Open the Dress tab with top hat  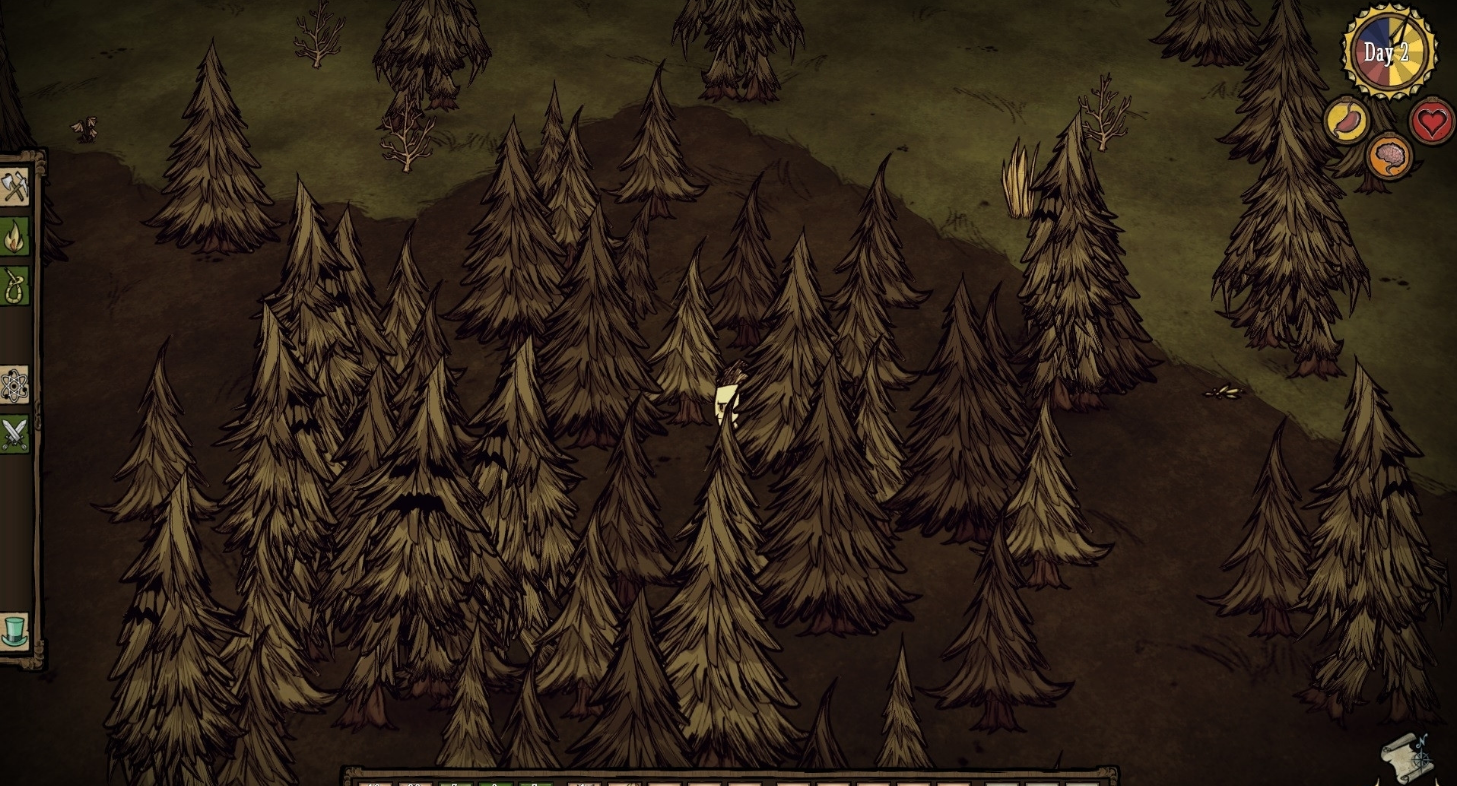click(x=14, y=631)
